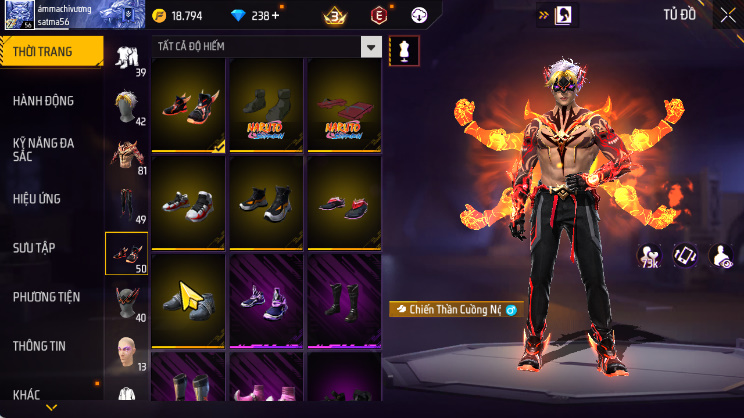Click the diamond currency plus button

pyautogui.click(x=276, y=16)
